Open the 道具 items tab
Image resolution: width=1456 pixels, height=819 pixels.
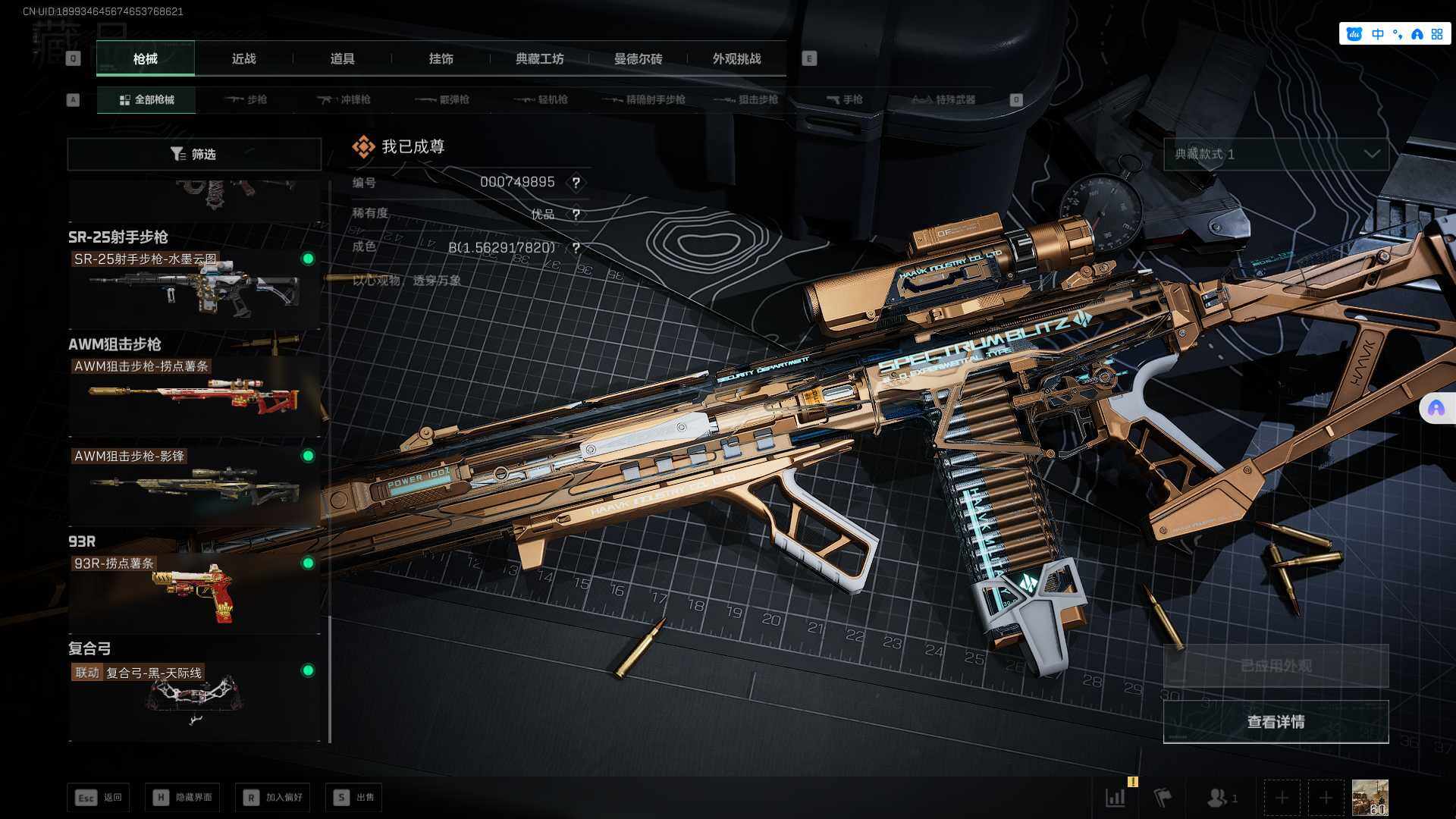(x=342, y=59)
